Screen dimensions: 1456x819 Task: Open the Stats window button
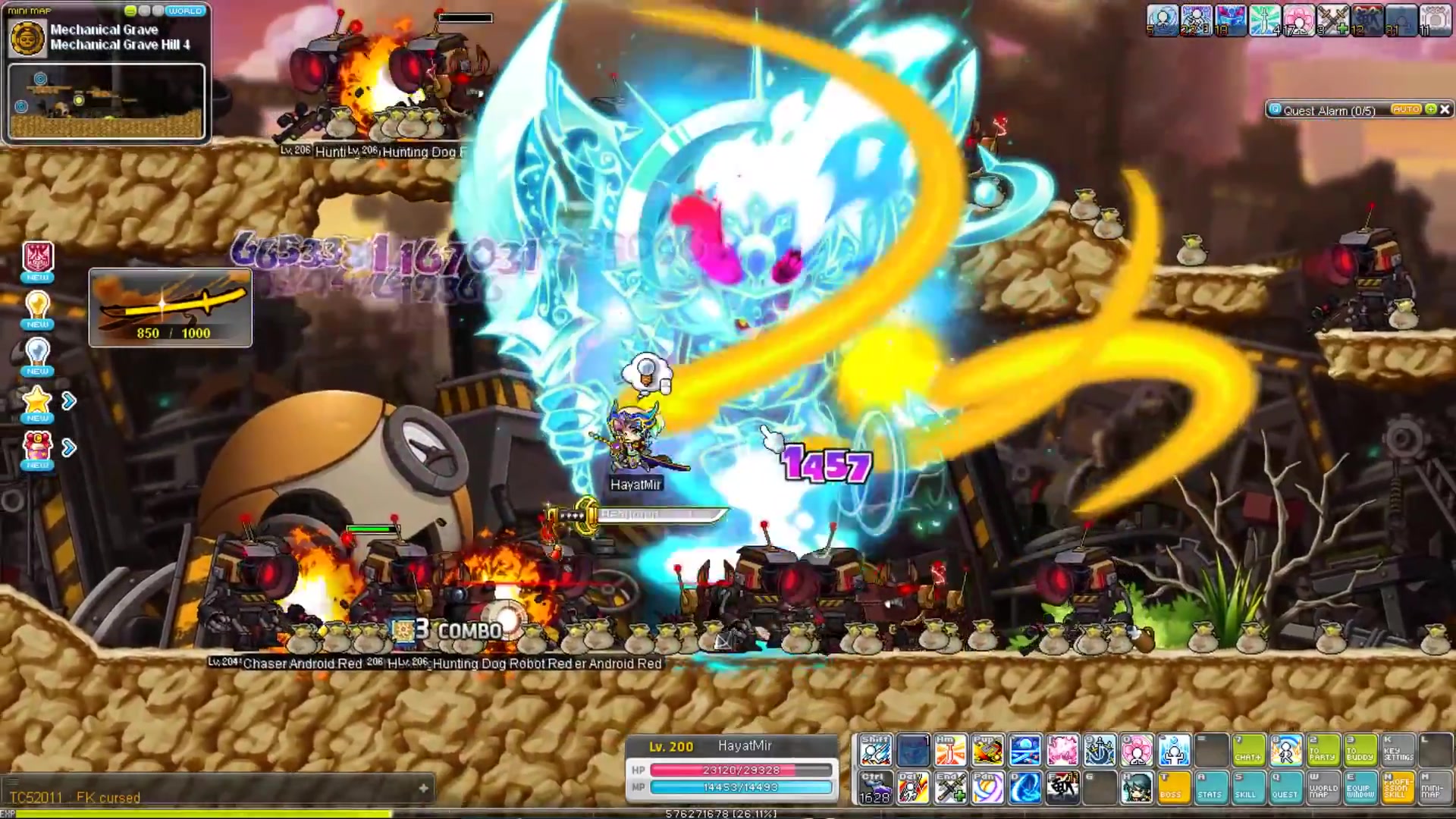1210,788
